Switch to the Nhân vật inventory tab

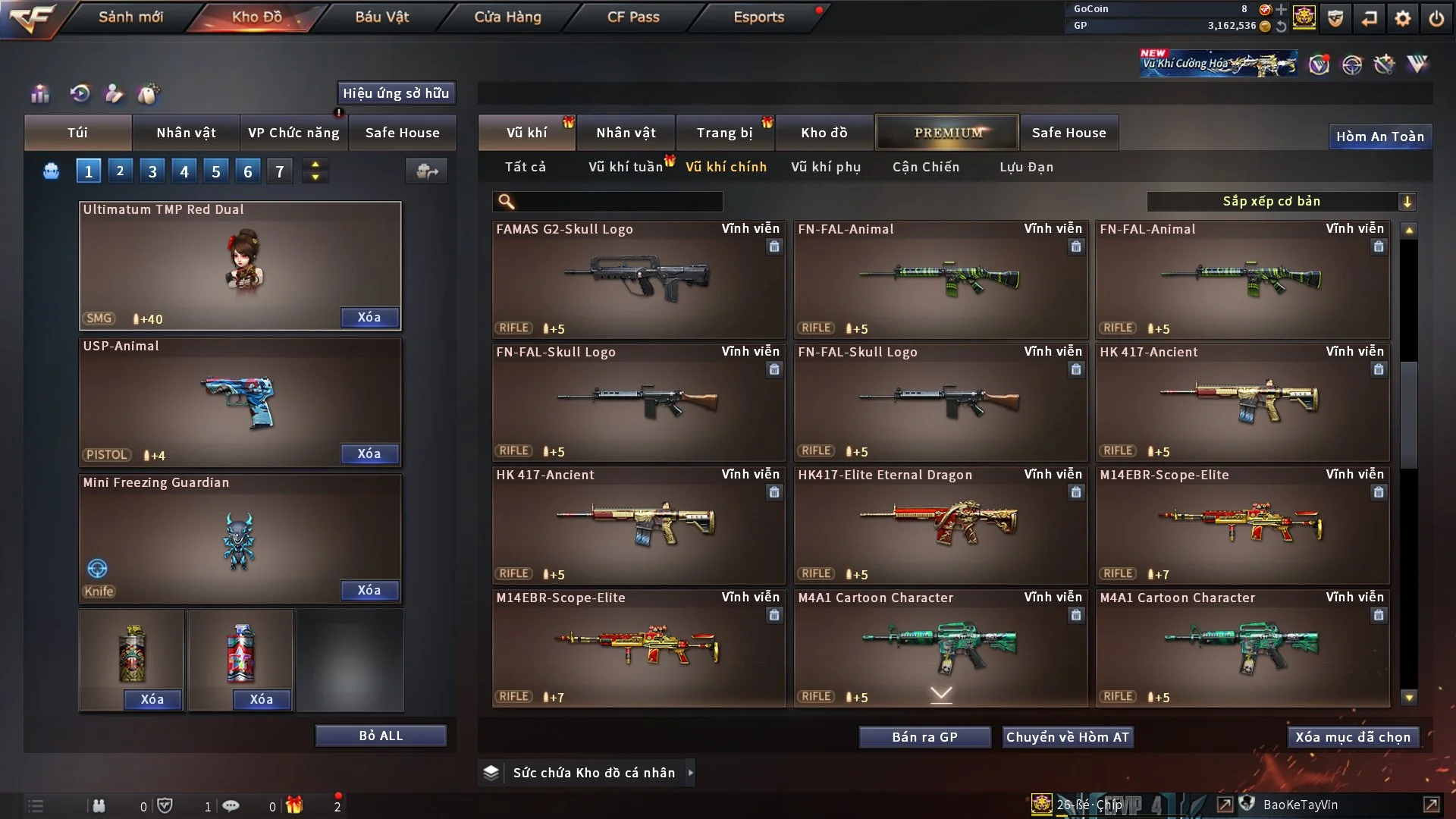[x=625, y=133]
